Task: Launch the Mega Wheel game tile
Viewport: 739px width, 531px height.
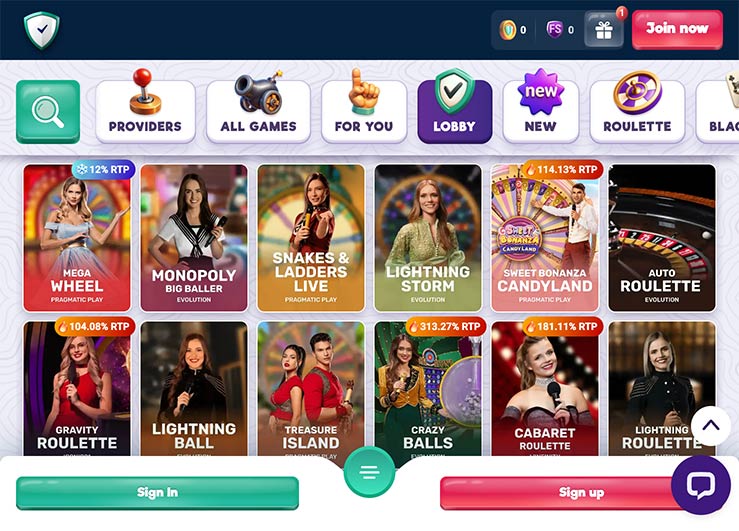Action: pos(77,238)
